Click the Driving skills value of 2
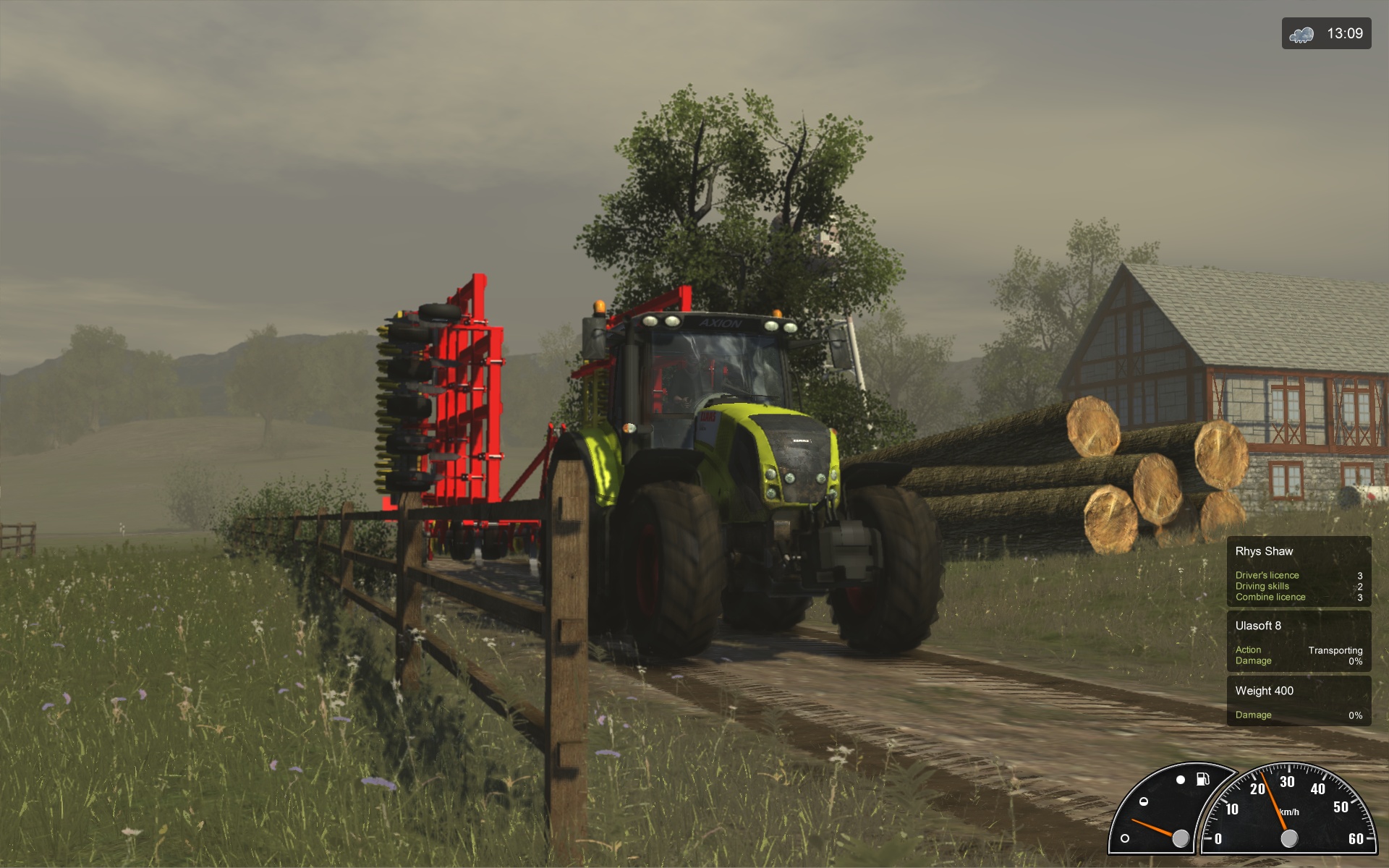The height and width of the screenshot is (868, 1389). 1360,587
